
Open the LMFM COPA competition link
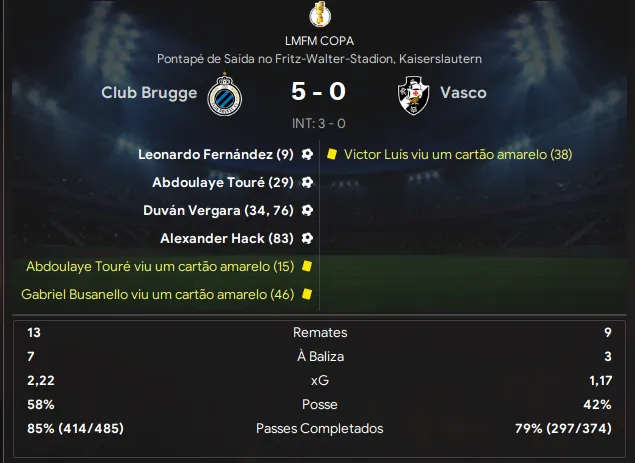(x=318, y=41)
